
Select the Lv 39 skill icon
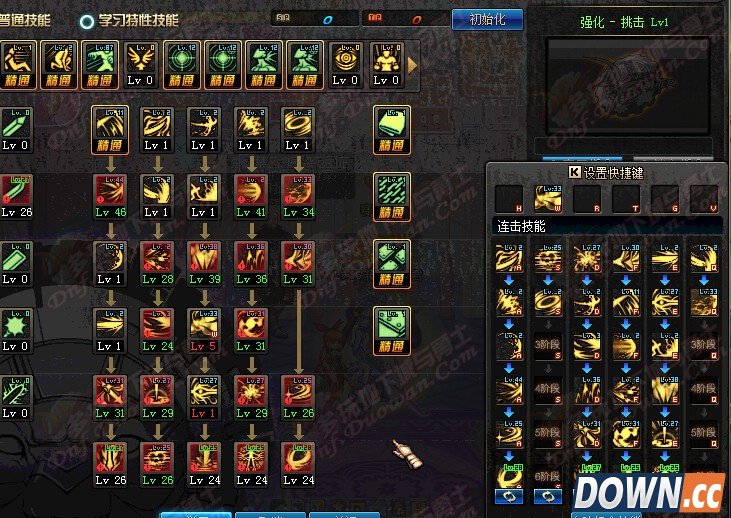(204, 257)
